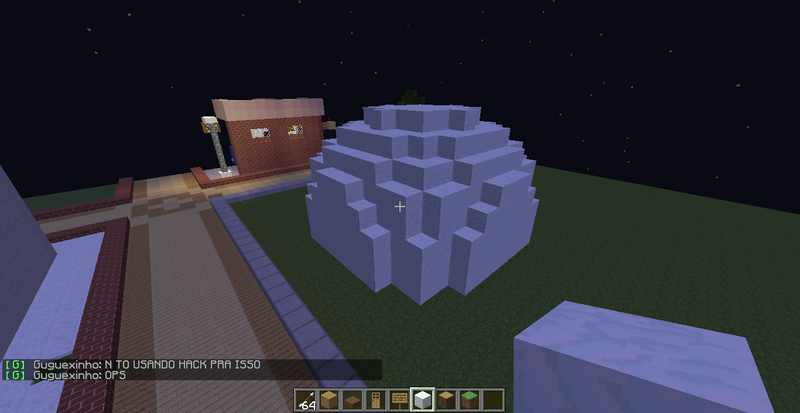Select the wooden slab hotbar slot

(x=353, y=401)
